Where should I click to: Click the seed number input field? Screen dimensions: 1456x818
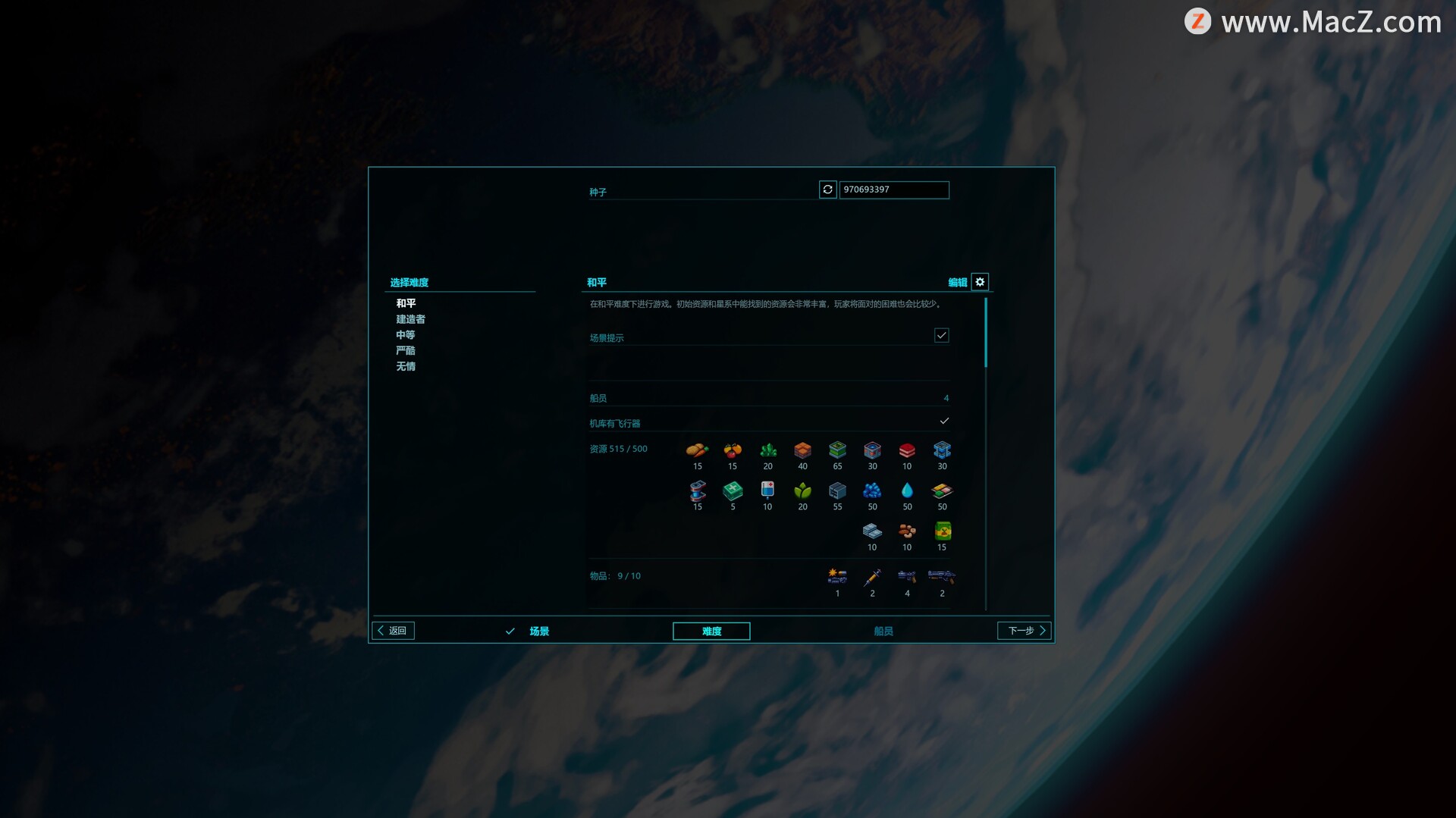click(893, 190)
